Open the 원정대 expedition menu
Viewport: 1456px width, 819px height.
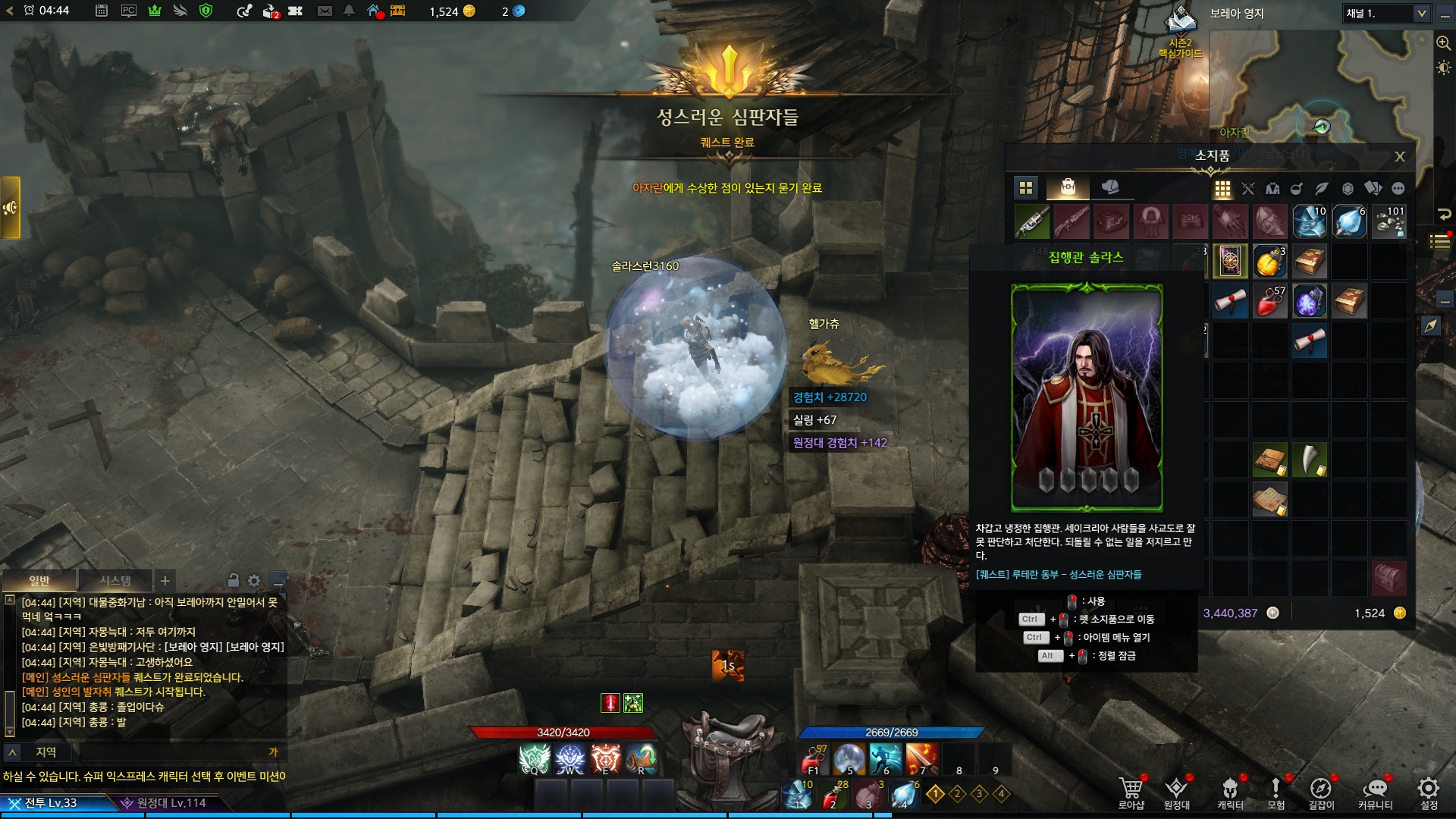(1176, 792)
